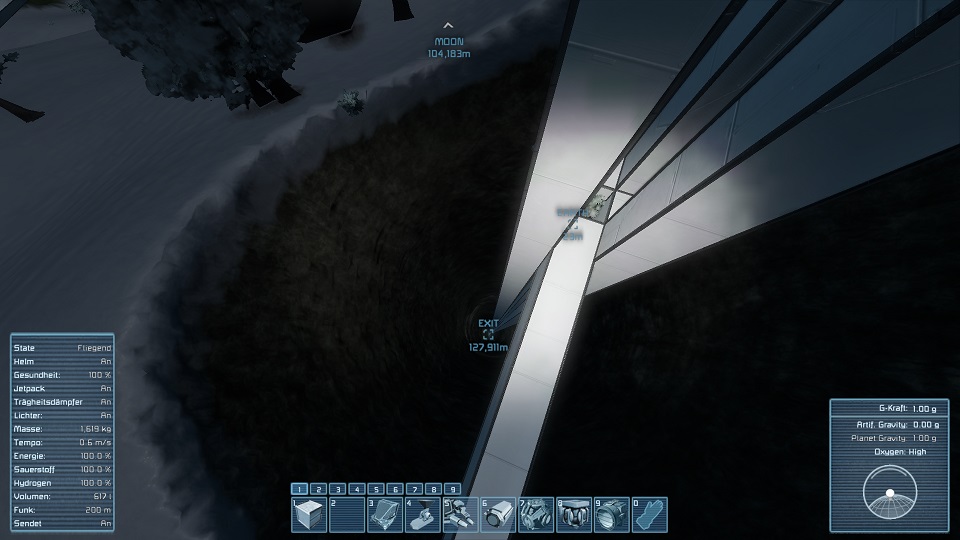
Task: Select the landing gear block in slot 8
Action: (574, 515)
